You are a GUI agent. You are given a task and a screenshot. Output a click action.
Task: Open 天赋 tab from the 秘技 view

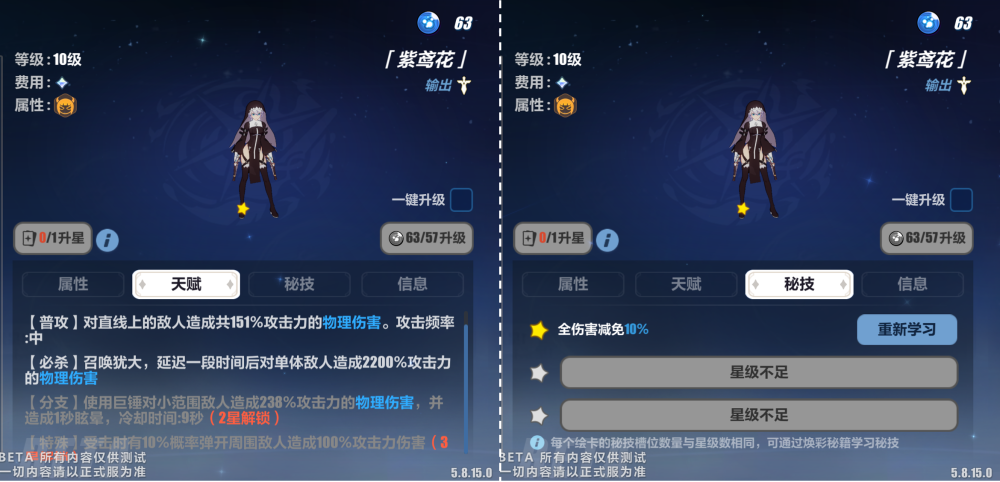pos(686,284)
